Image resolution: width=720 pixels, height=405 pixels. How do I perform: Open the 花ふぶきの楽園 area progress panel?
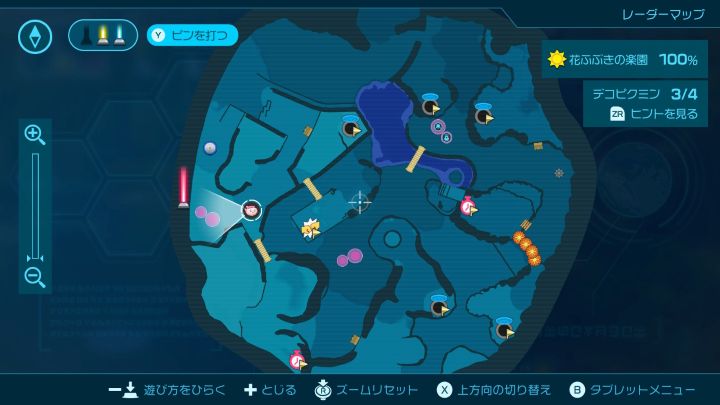(x=623, y=60)
